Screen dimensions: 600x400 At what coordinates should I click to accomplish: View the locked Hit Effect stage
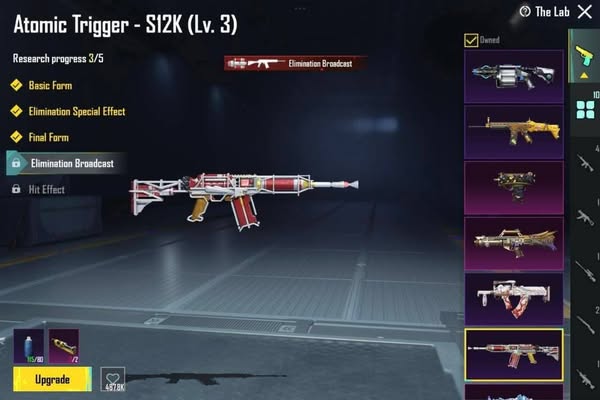(48, 188)
